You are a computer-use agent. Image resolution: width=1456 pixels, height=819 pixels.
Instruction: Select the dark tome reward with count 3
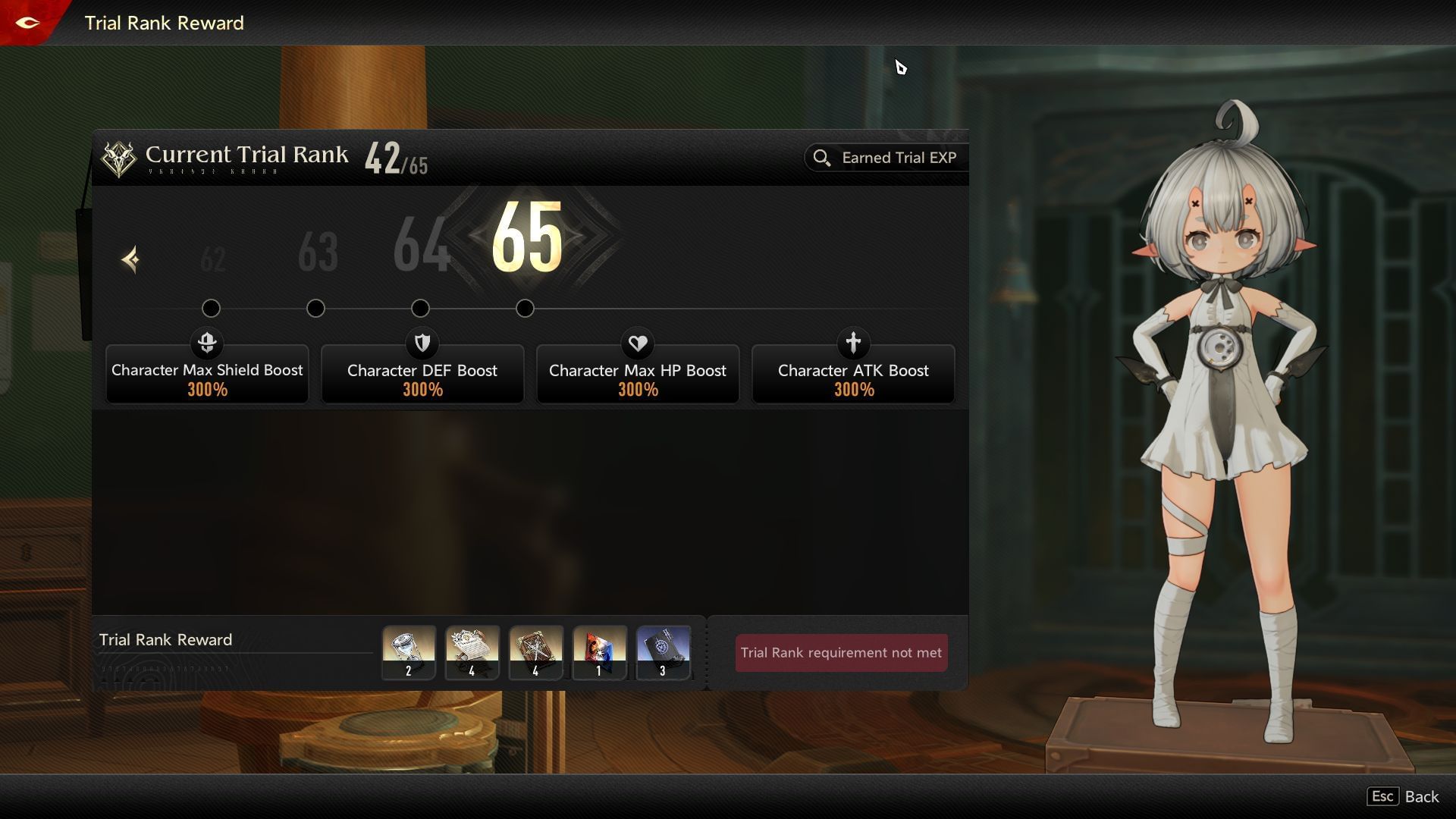663,652
